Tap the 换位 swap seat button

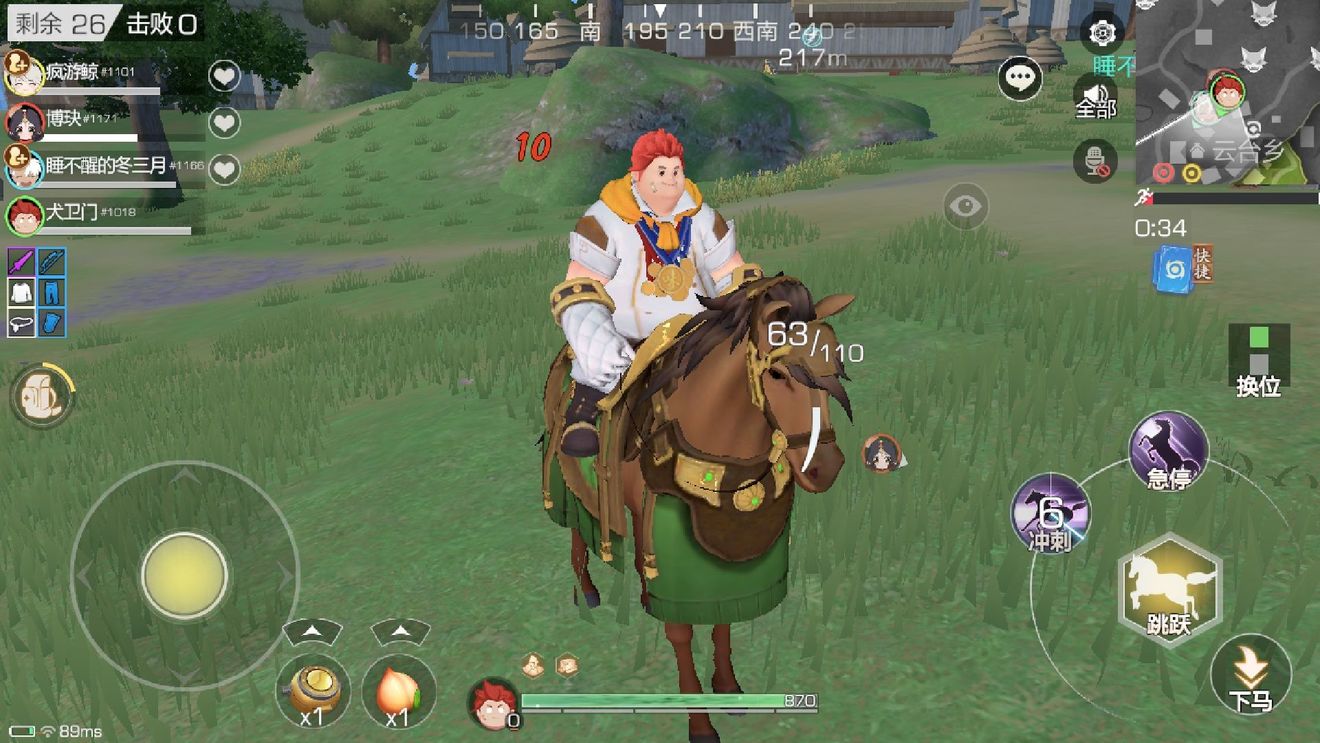[x=1258, y=358]
